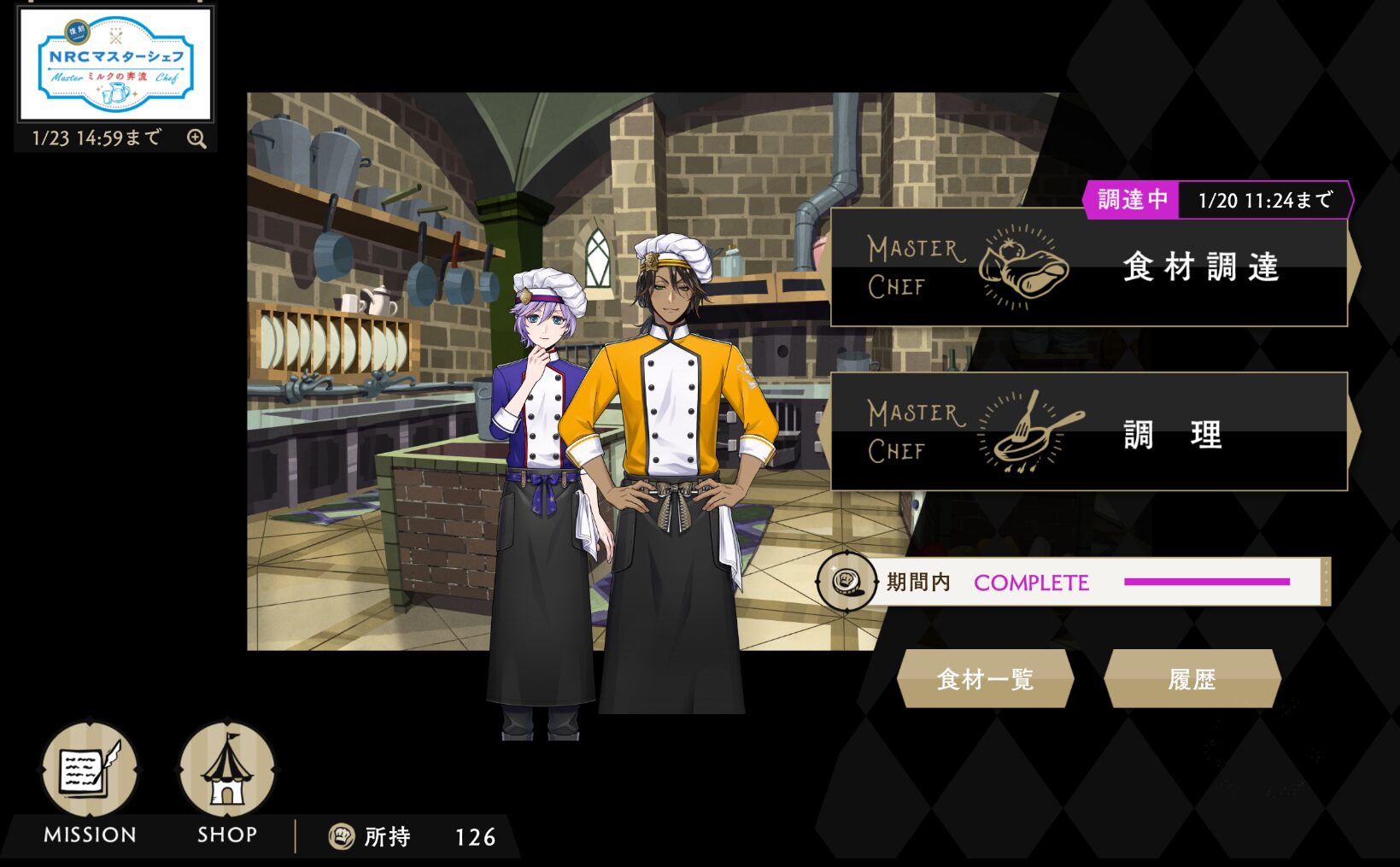Open the MISSION scroll icon
This screenshot has width=1400, height=867.
[90, 770]
